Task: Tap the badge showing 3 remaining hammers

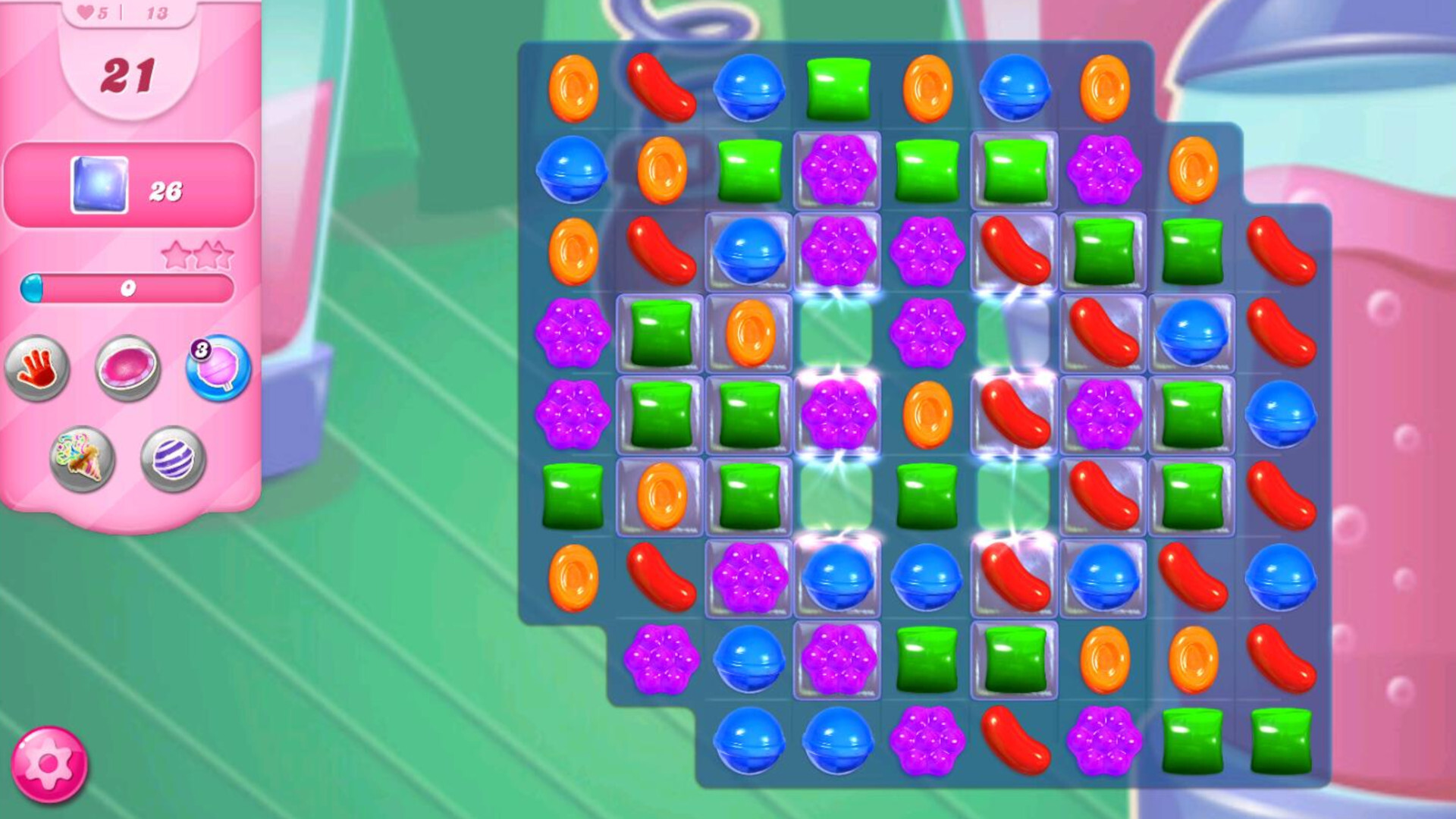Action: click(201, 349)
